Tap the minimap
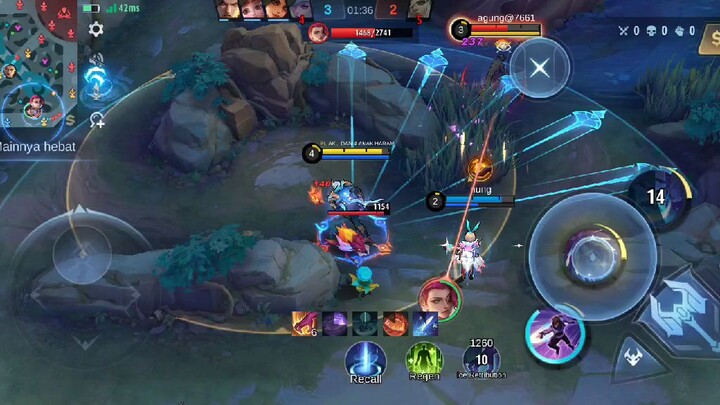The height and width of the screenshot is (405, 720). tap(38, 62)
